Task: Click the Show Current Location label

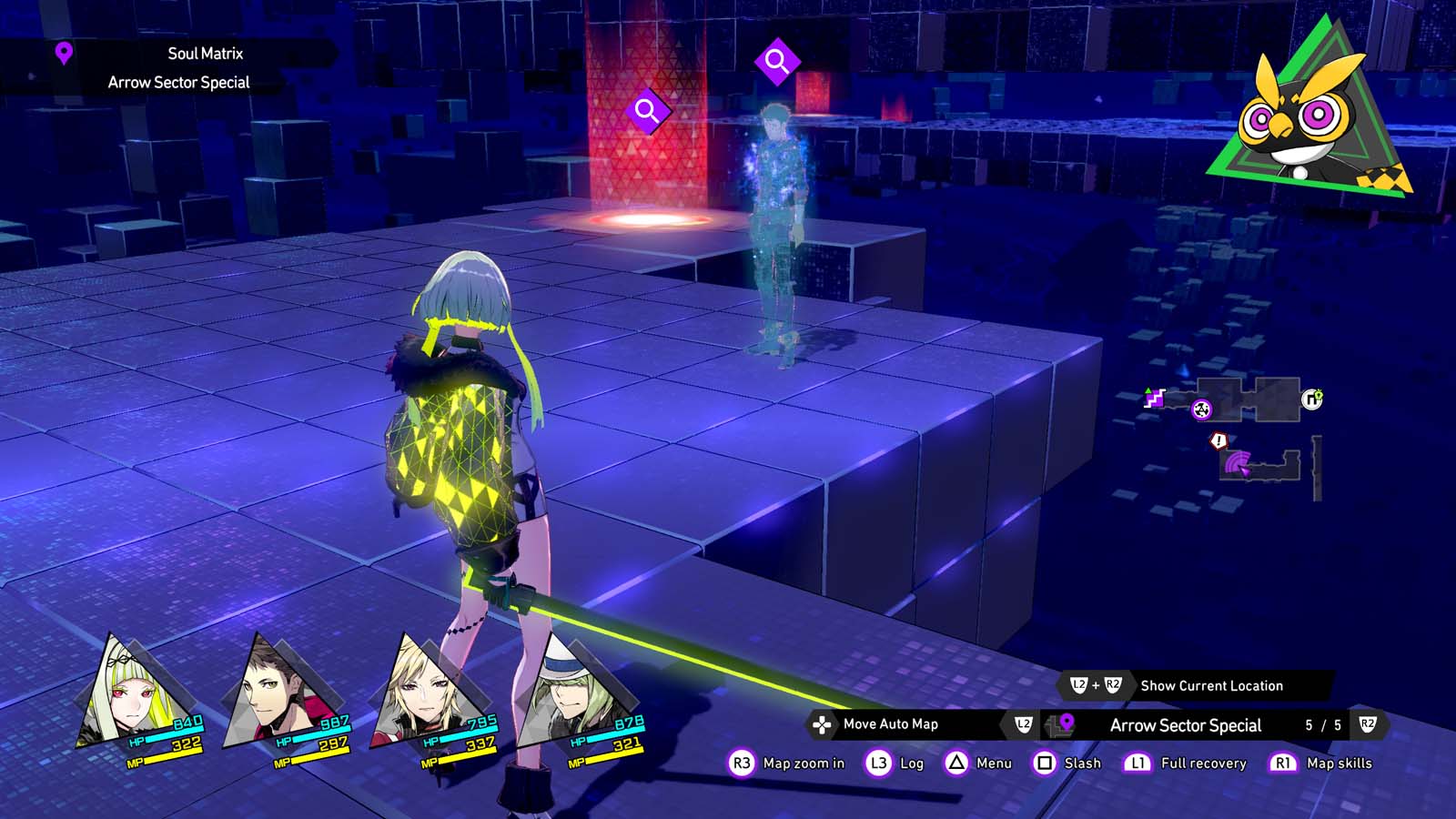Action: point(1210,686)
